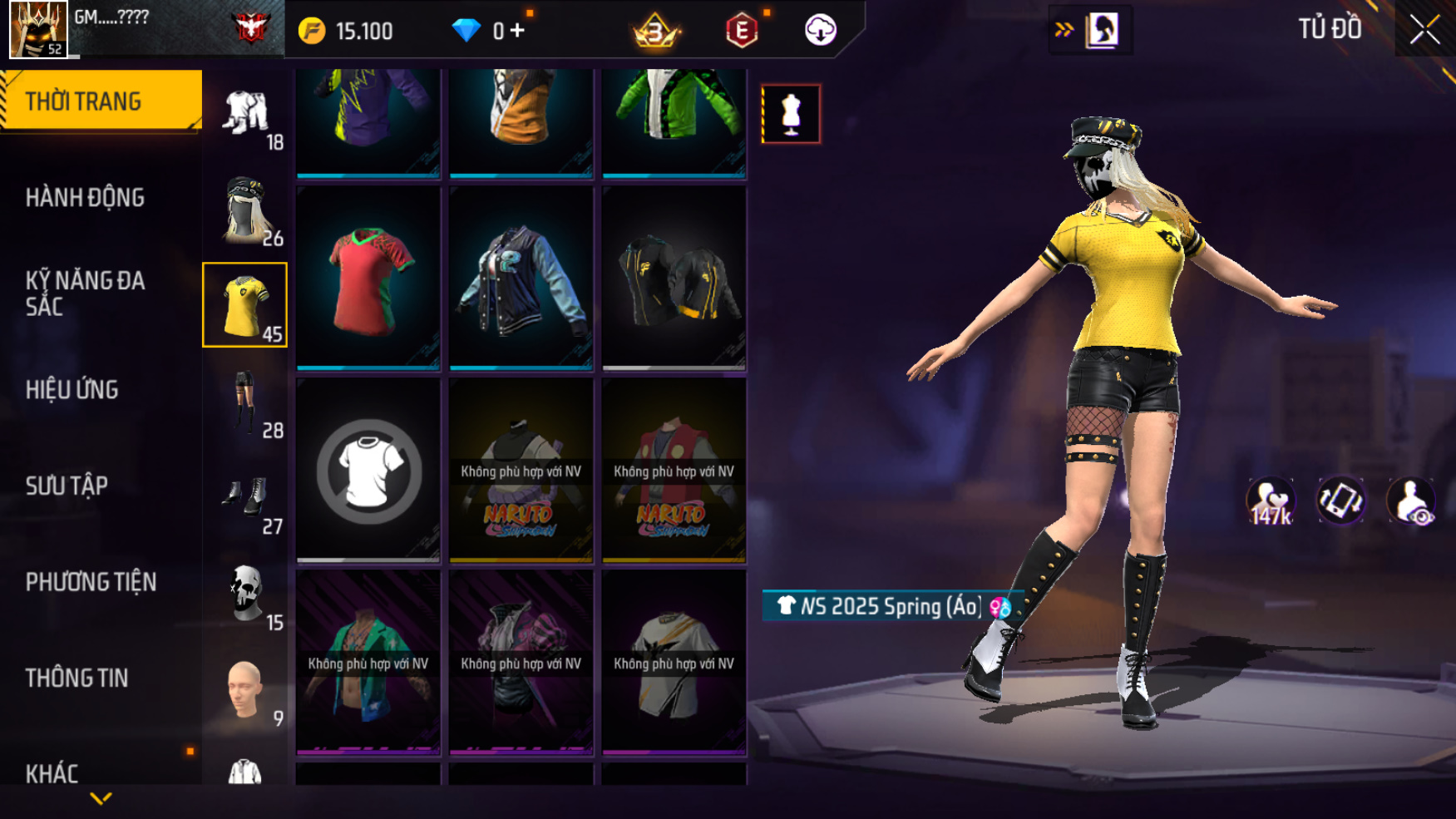
Task: Select the Hiệu Ứng tab
Action: [x=72, y=390]
